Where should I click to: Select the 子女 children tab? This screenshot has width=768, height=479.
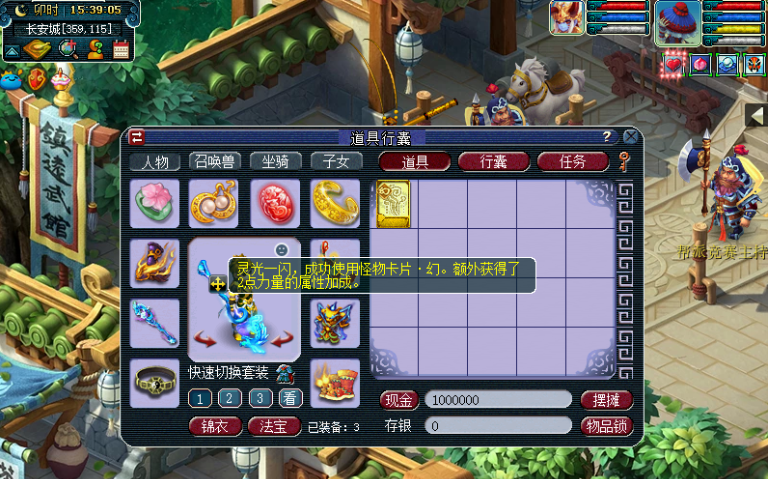(336, 162)
